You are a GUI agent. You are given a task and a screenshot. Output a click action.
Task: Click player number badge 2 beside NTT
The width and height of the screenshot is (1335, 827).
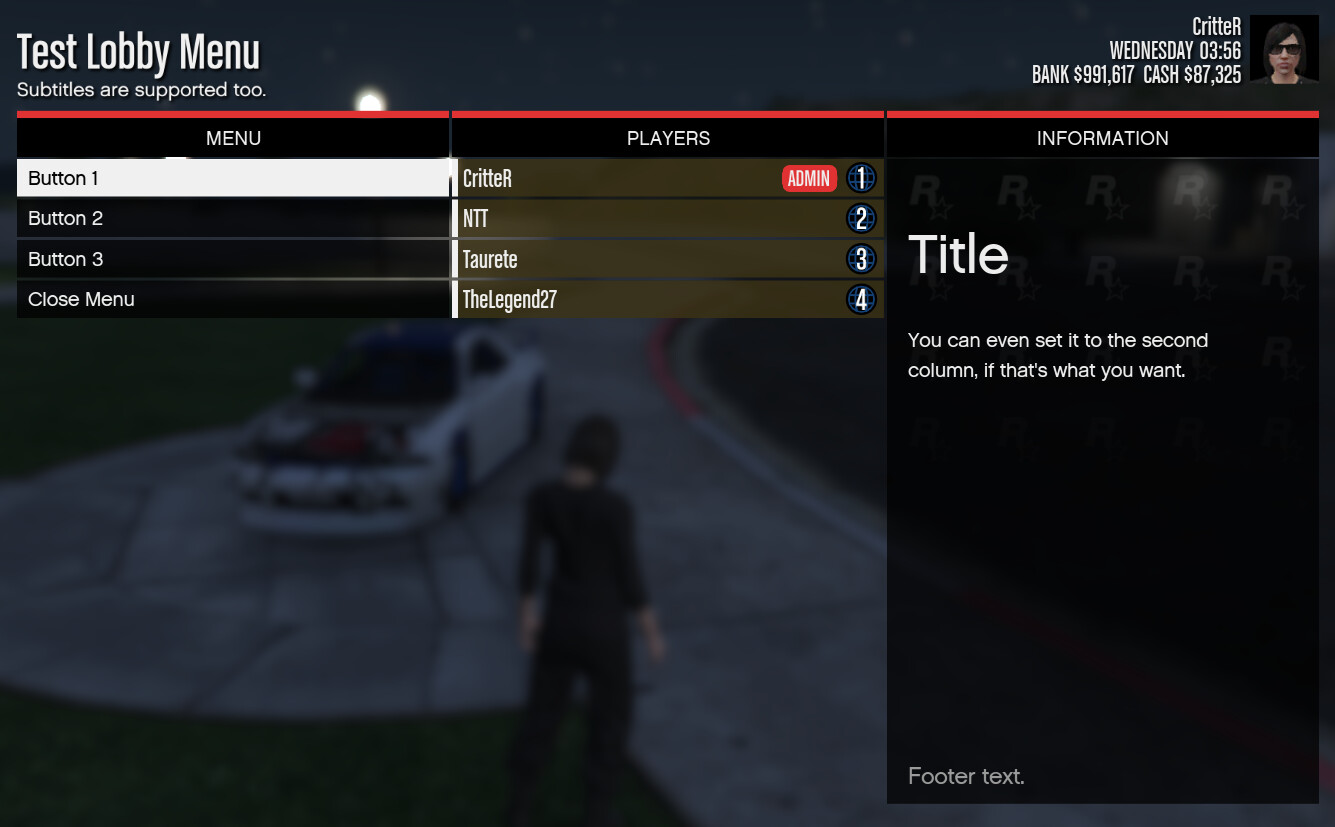[861, 218]
